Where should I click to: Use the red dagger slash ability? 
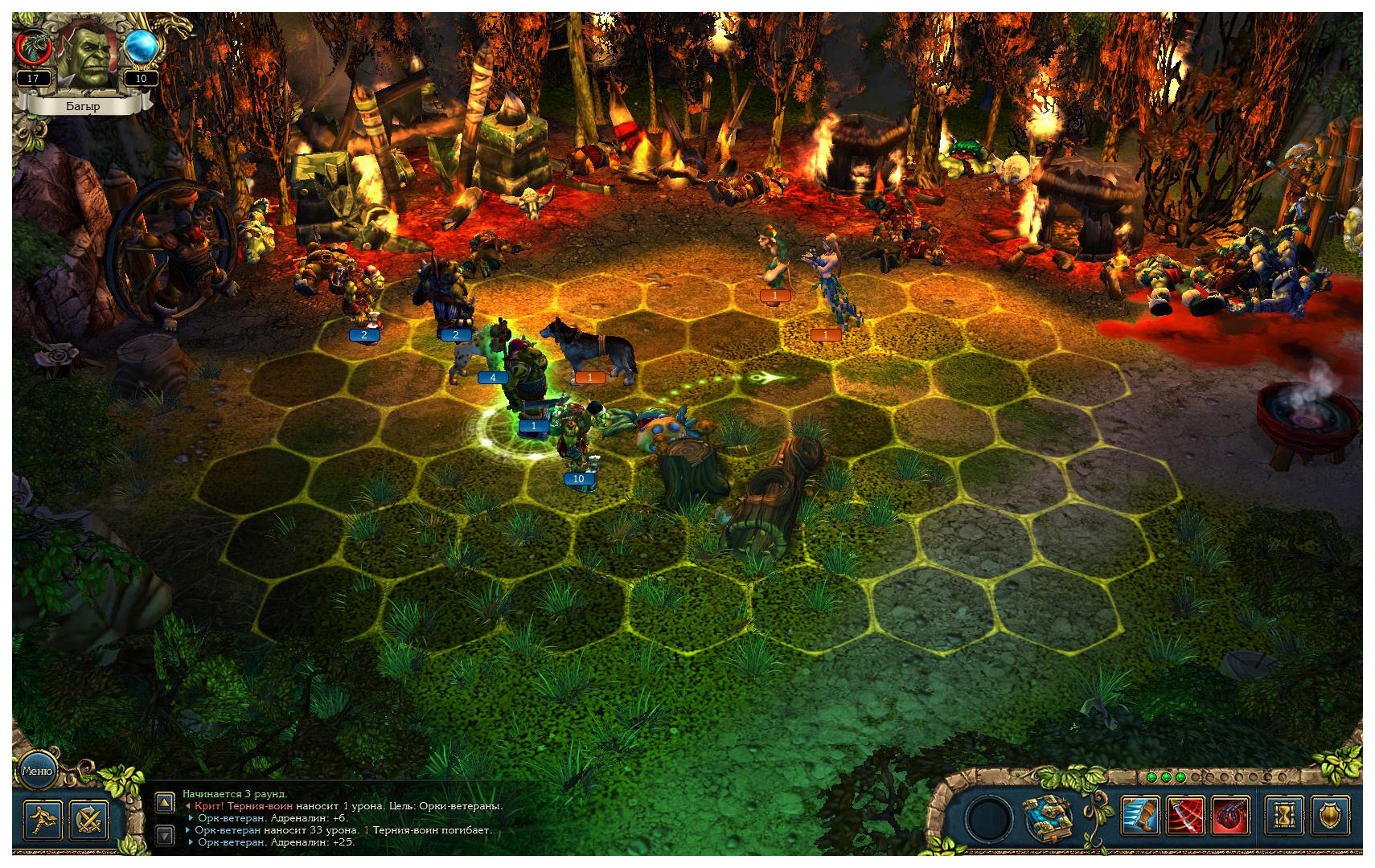coord(1185,817)
